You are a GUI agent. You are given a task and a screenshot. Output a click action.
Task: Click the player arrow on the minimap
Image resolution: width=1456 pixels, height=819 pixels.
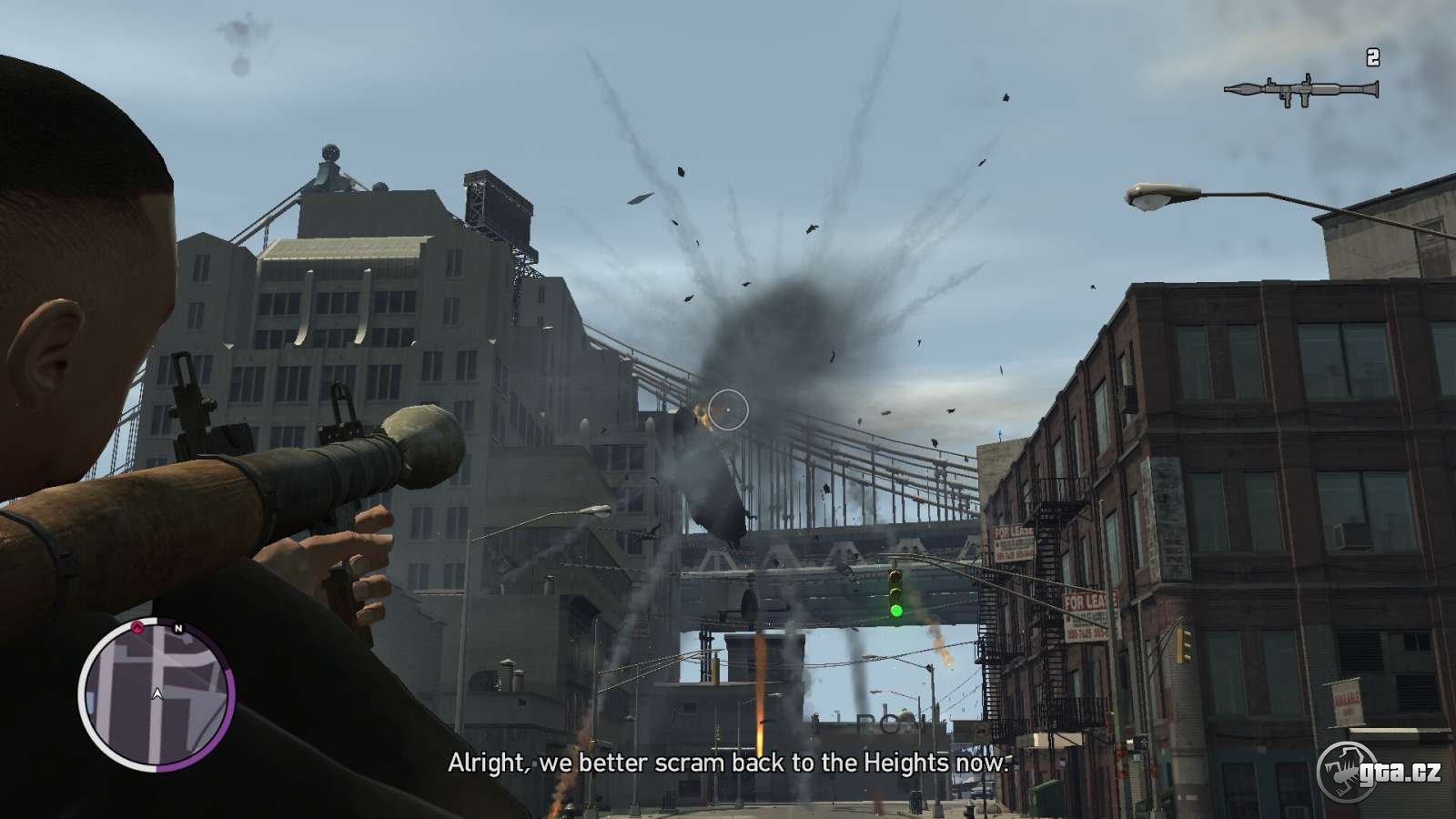pyautogui.click(x=157, y=694)
